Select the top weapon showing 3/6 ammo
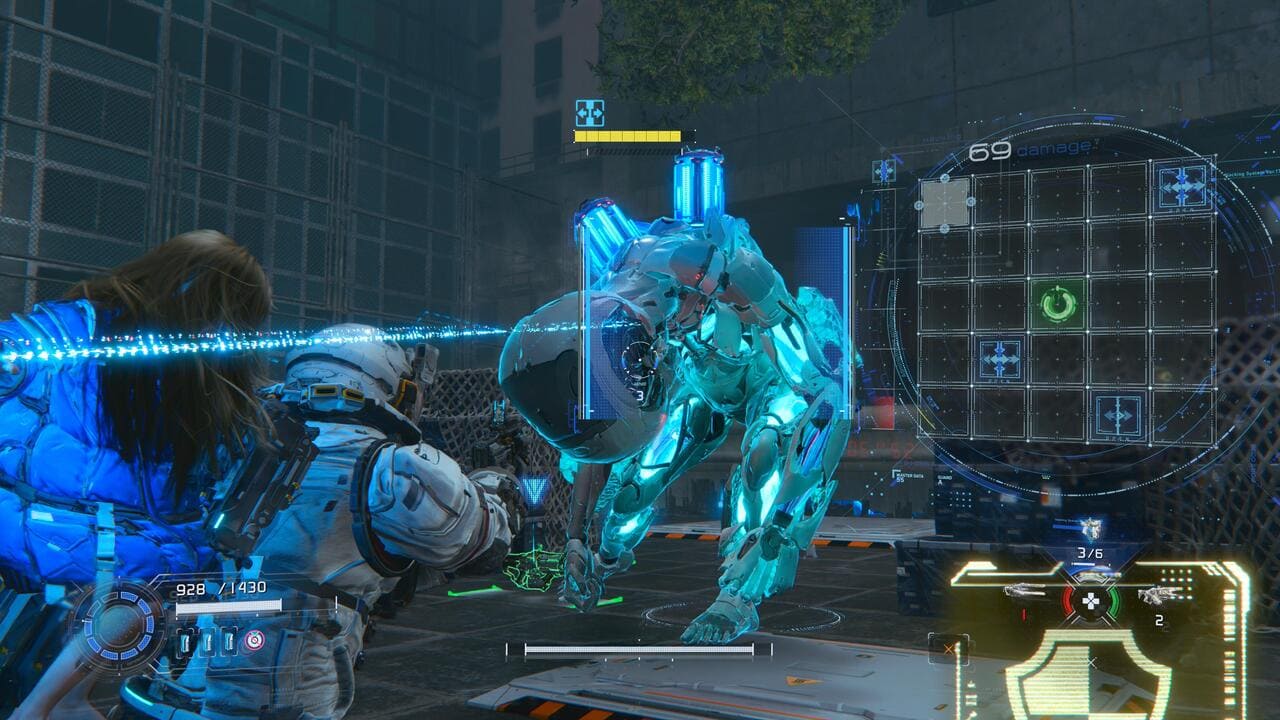This screenshot has height=720, width=1280. [1089, 531]
